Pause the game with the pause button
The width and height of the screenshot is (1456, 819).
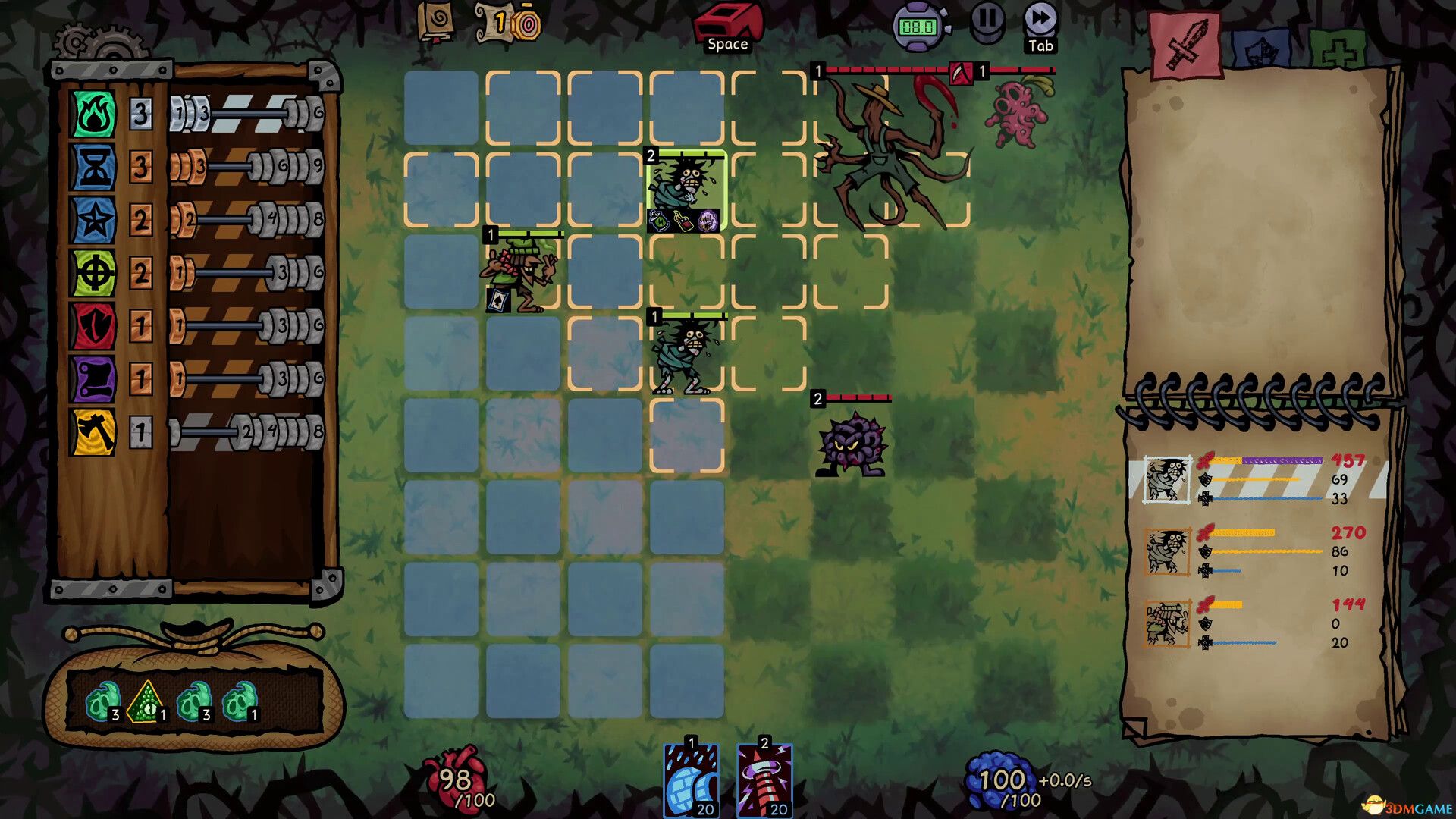pyautogui.click(x=987, y=23)
